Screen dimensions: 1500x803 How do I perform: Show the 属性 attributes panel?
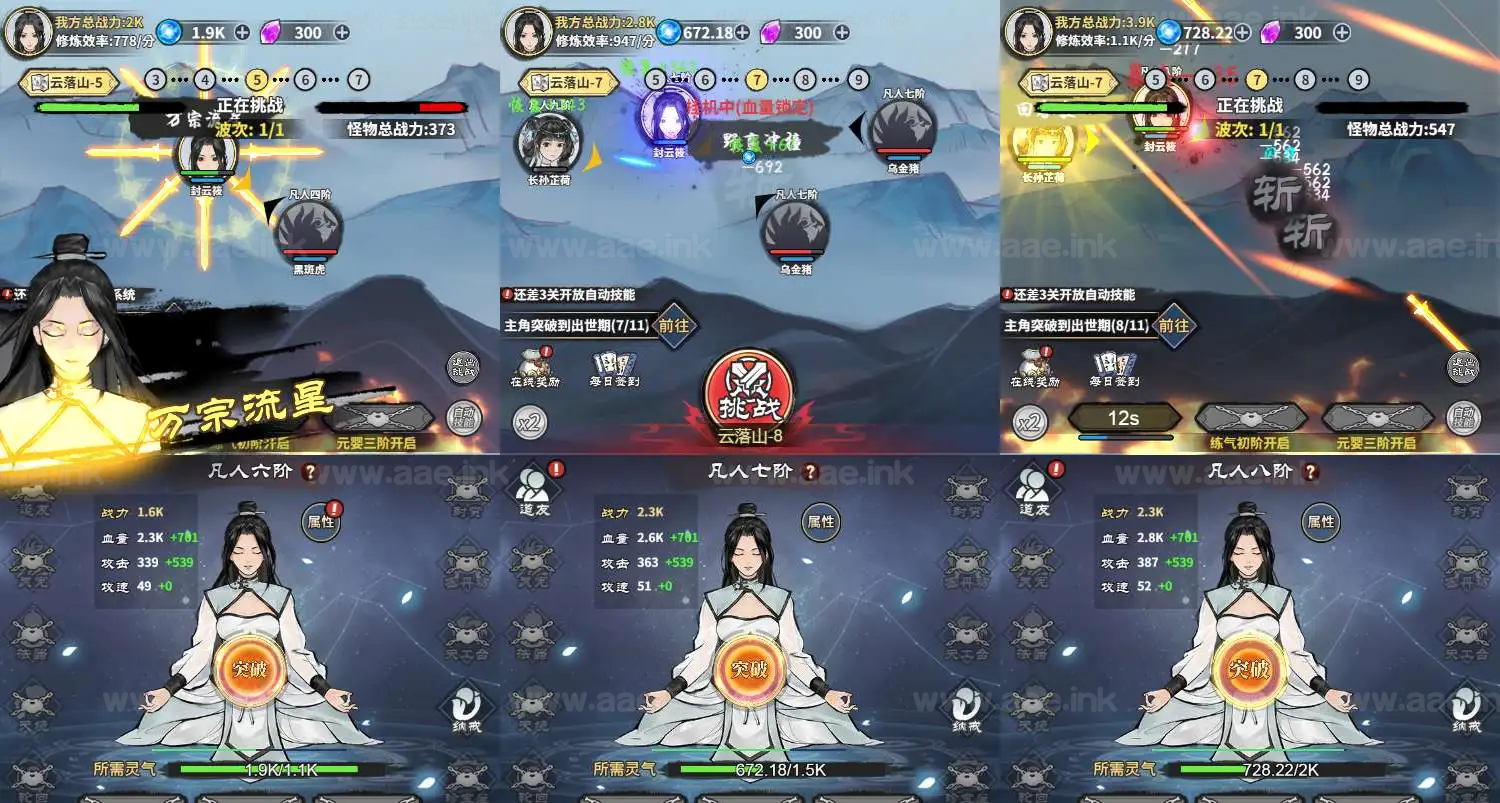[820, 520]
